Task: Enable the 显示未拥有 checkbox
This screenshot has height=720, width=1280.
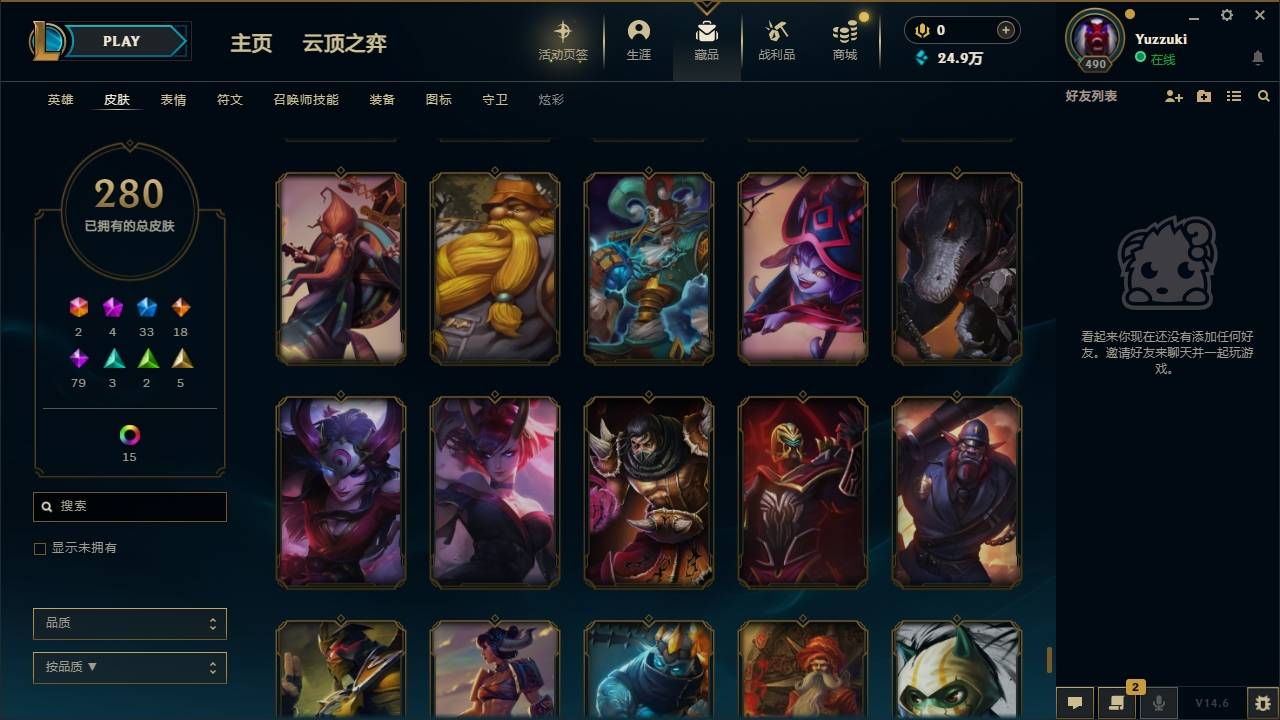Action: tap(40, 548)
